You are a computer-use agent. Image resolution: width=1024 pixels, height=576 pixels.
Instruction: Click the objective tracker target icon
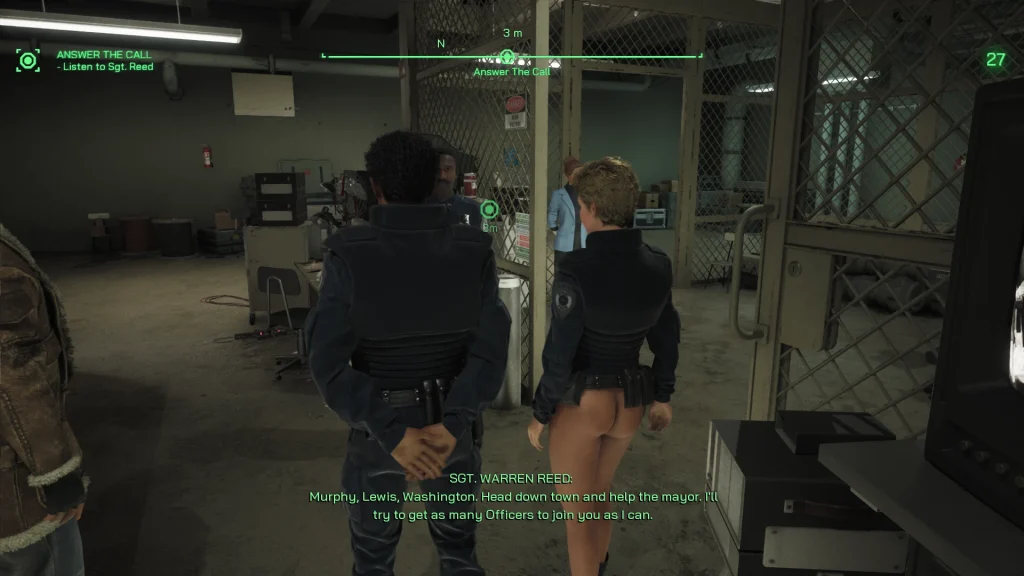pos(27,60)
